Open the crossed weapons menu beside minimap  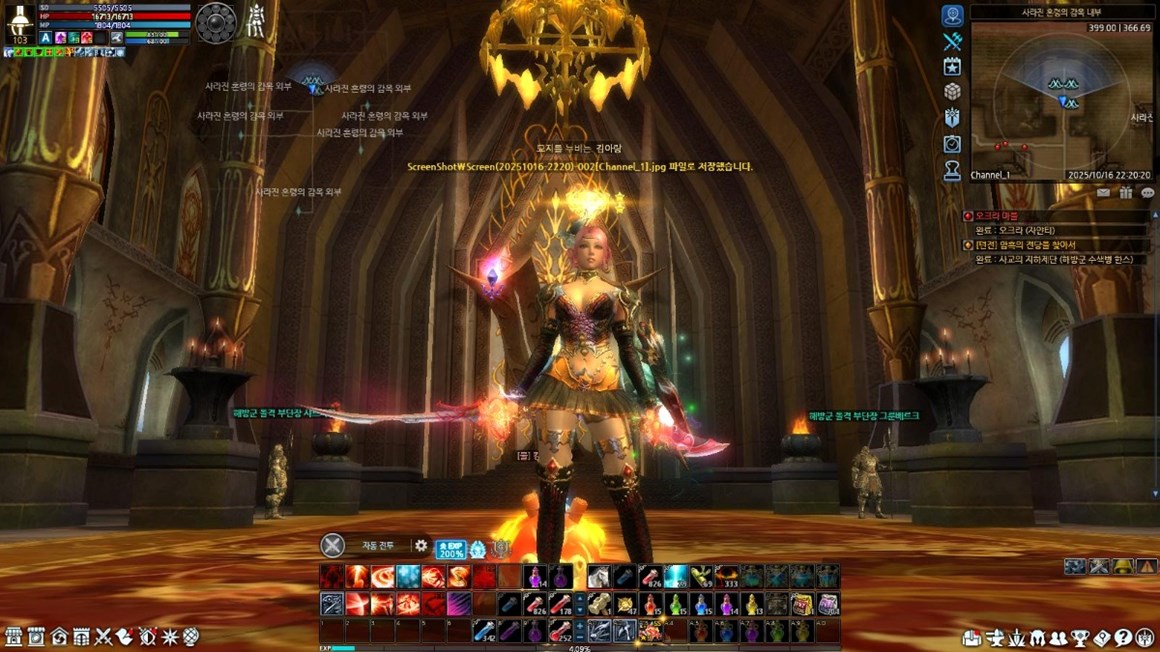point(952,41)
